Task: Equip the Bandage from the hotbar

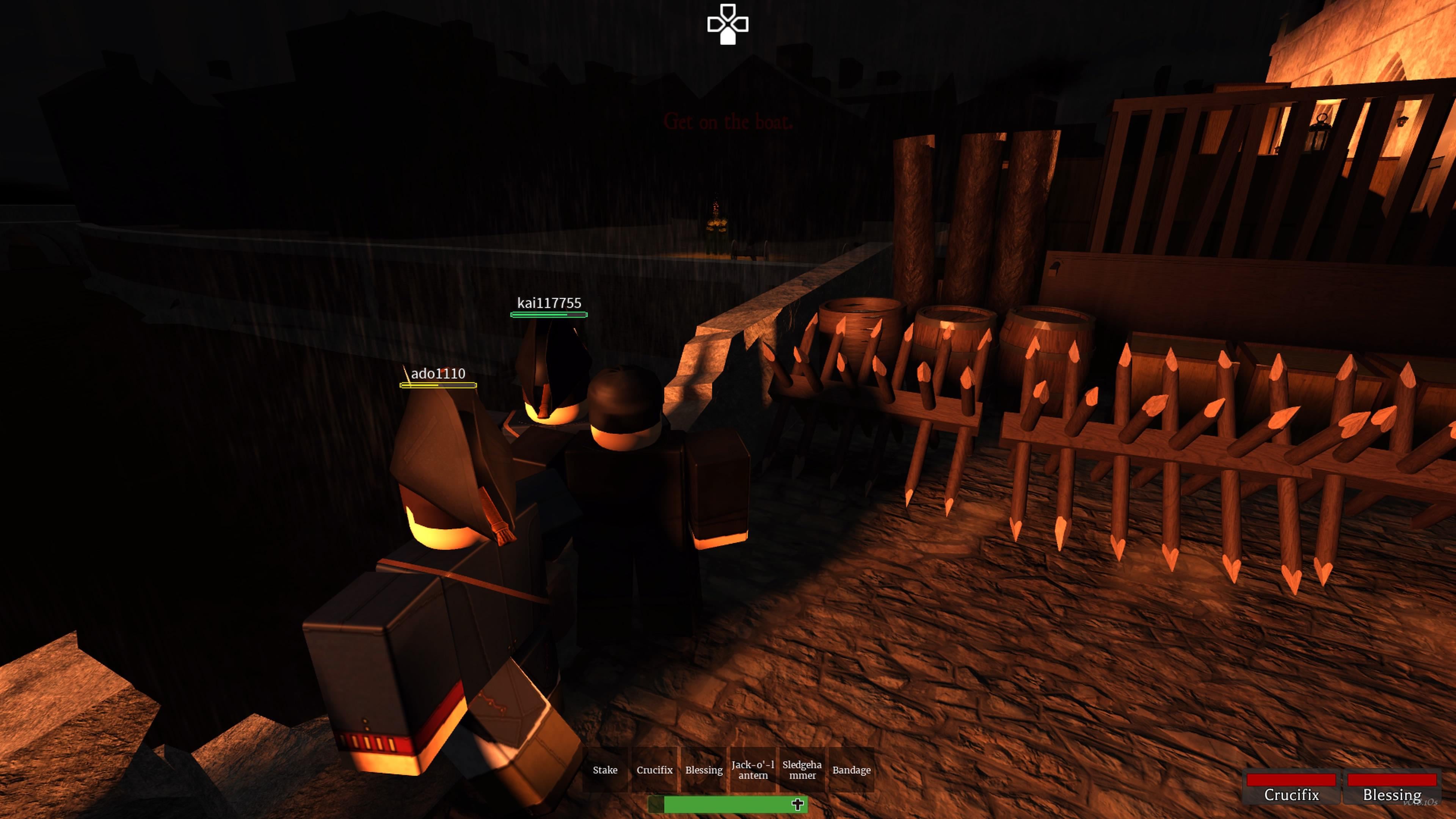Action: (x=852, y=770)
